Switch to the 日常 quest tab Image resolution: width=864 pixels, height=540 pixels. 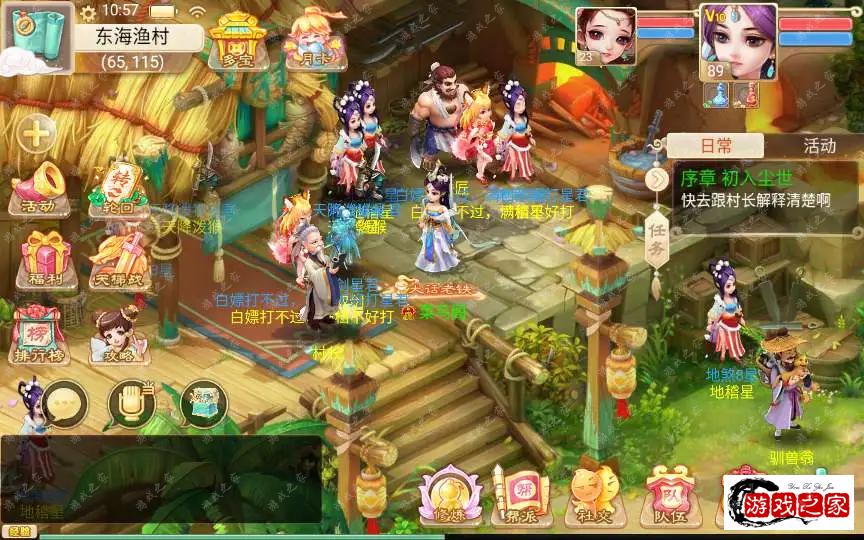tap(715, 146)
